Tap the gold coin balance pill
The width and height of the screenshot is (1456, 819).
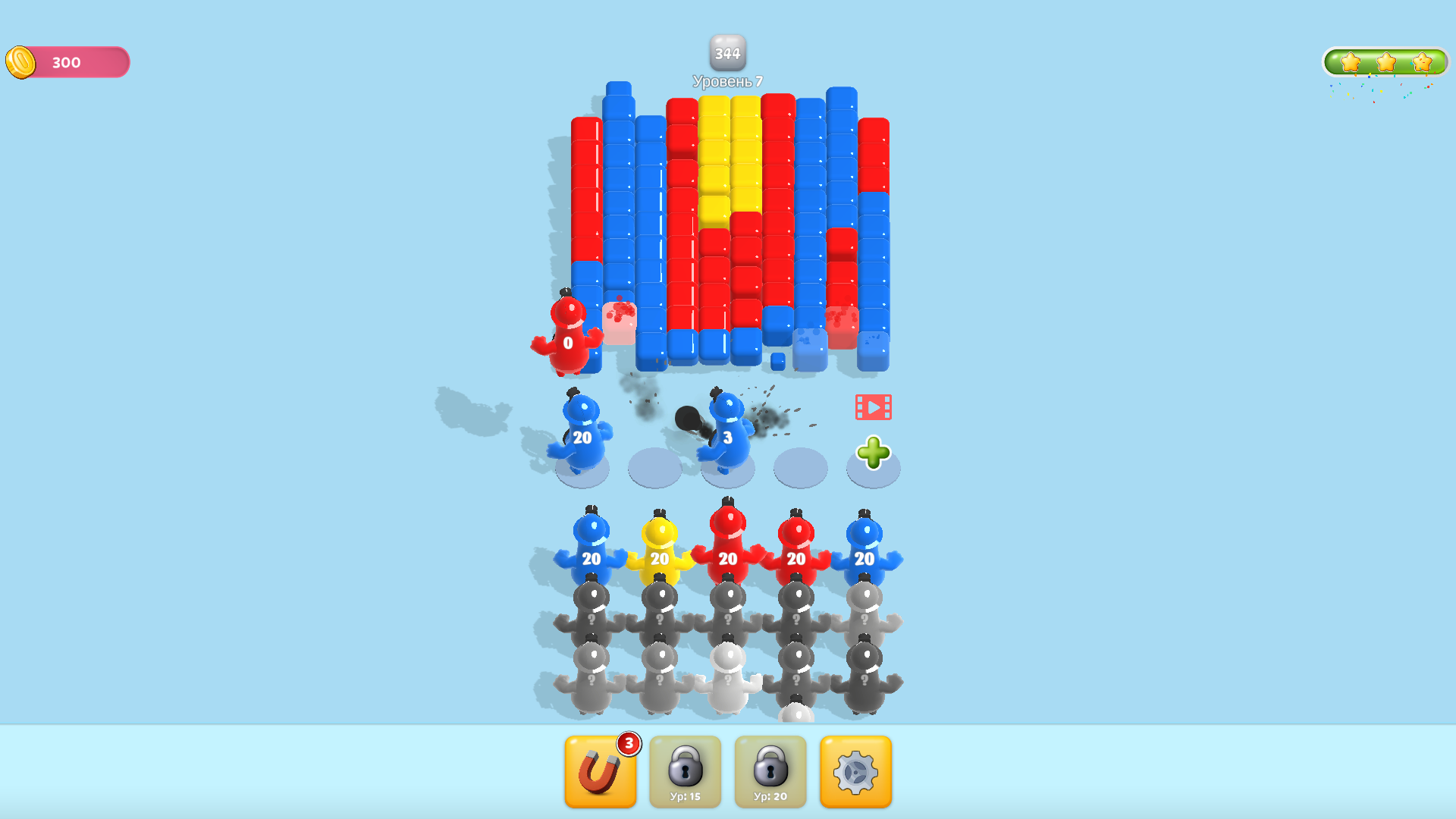67,62
